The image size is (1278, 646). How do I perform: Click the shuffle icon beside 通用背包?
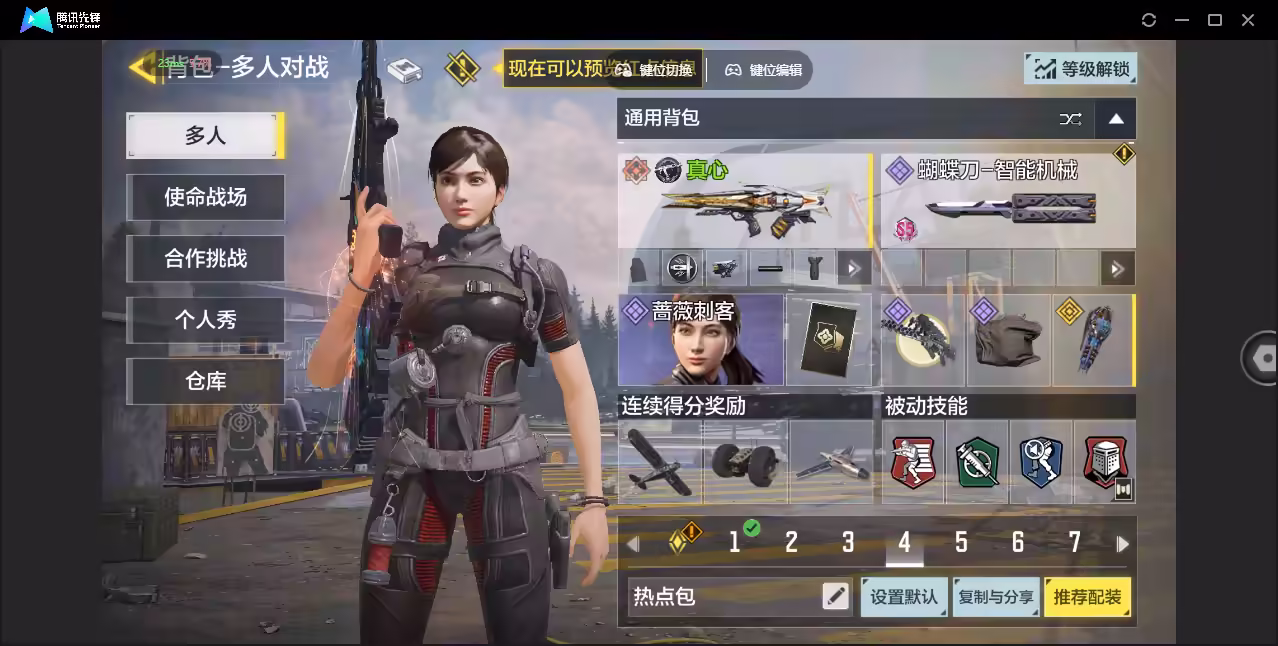pyautogui.click(x=1070, y=119)
